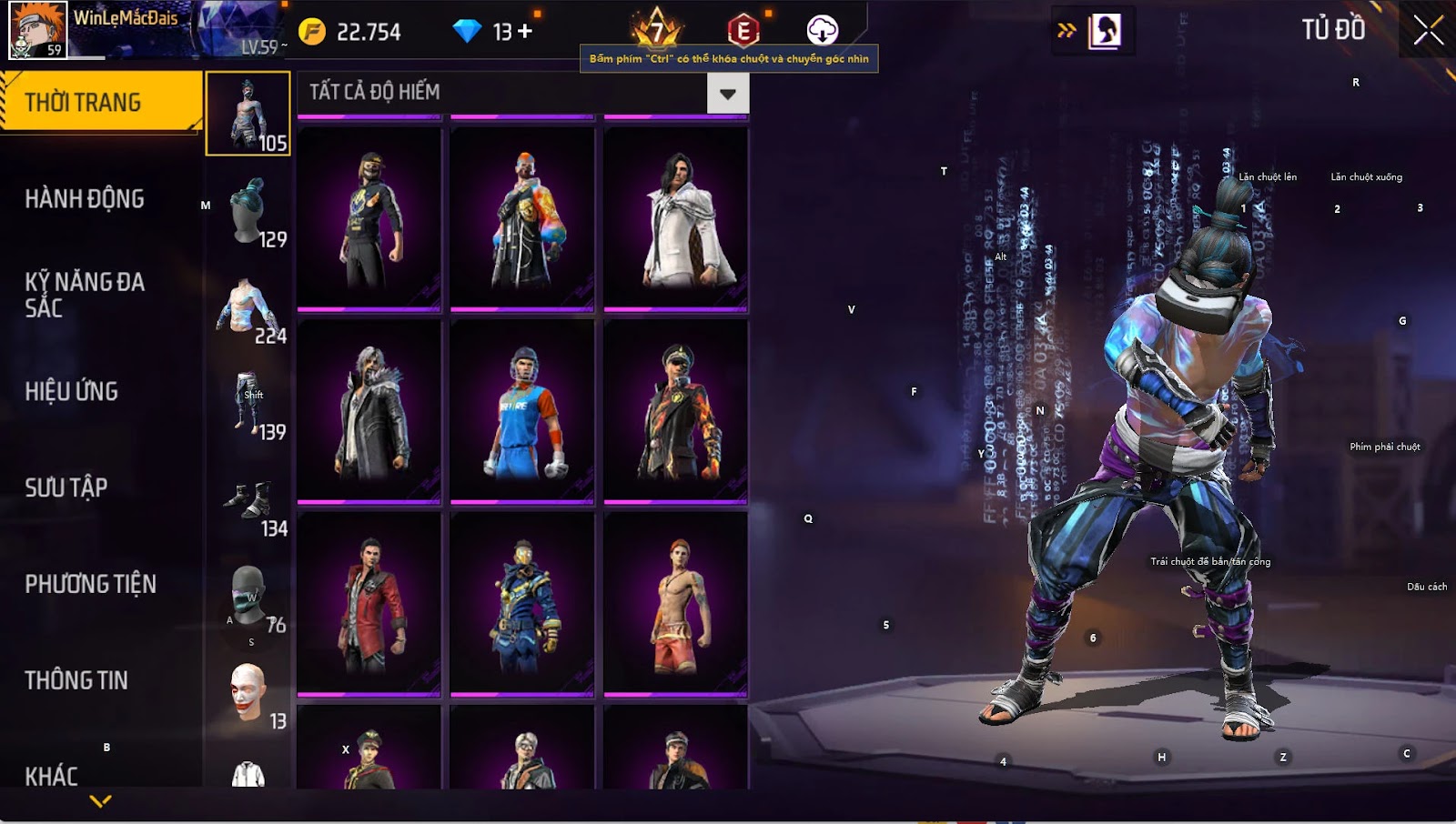Select the shirtless red shorts outfit
Viewport: 1456px width, 824px height.
pyautogui.click(x=676, y=604)
